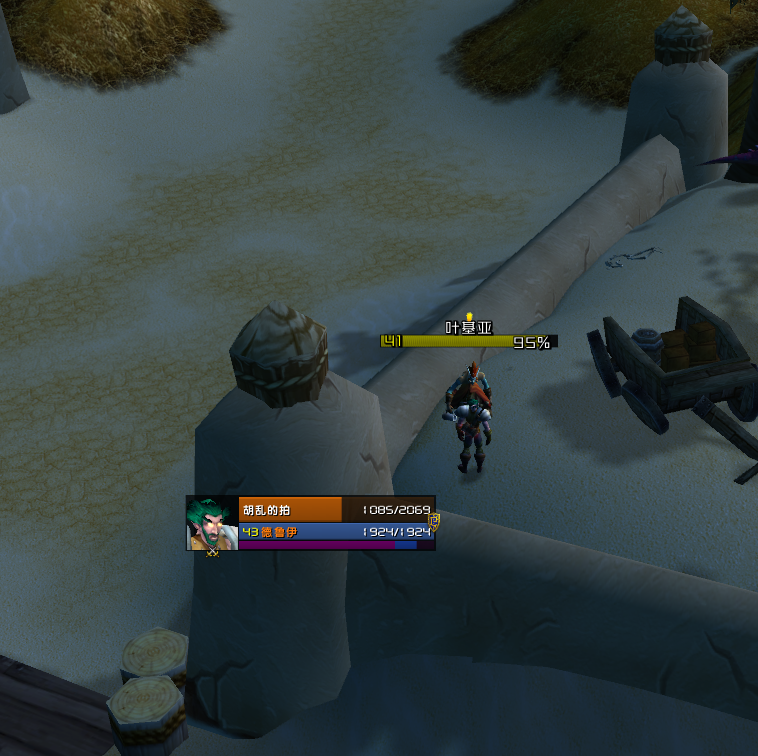Click the green-haired night elf portrait
The width and height of the screenshot is (758, 756).
(x=212, y=521)
